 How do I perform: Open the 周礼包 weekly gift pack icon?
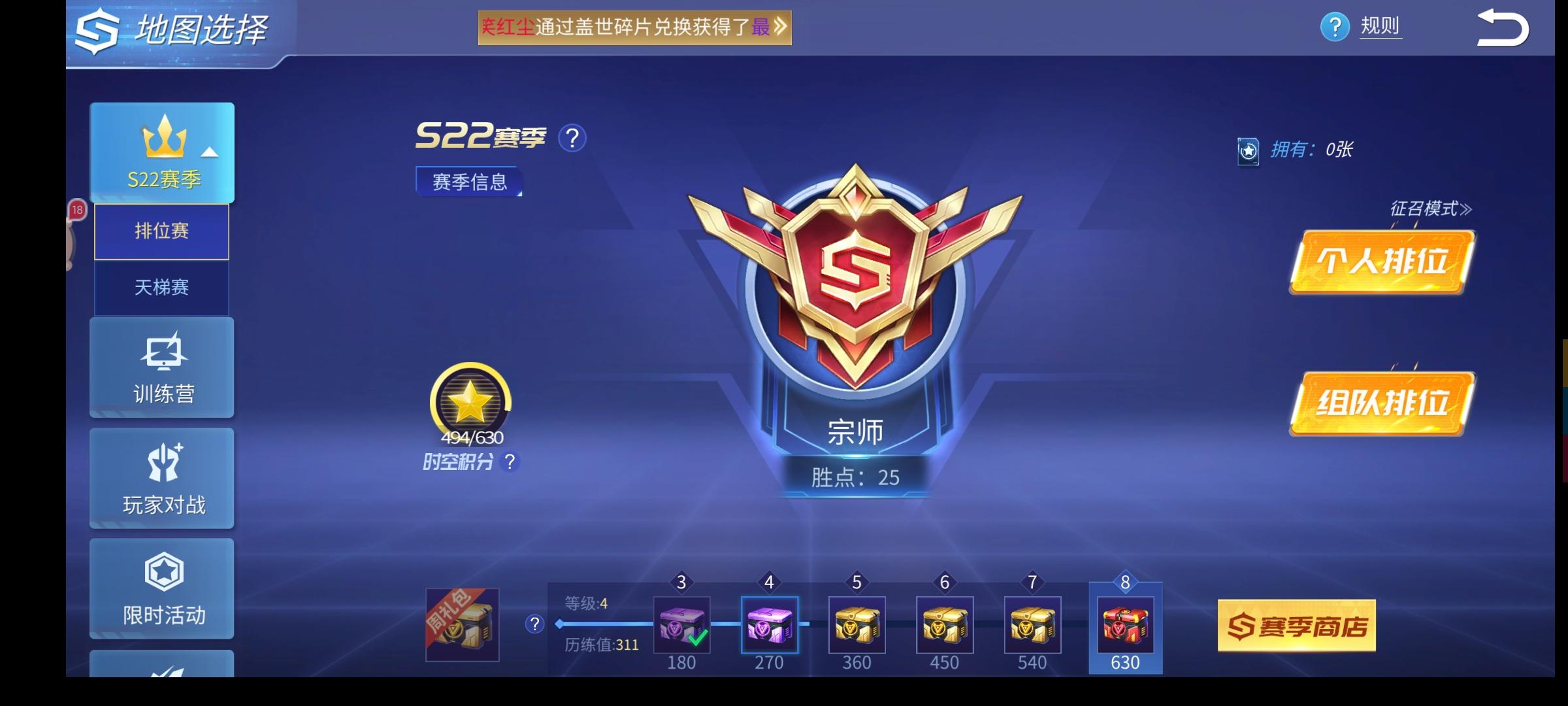point(461,624)
